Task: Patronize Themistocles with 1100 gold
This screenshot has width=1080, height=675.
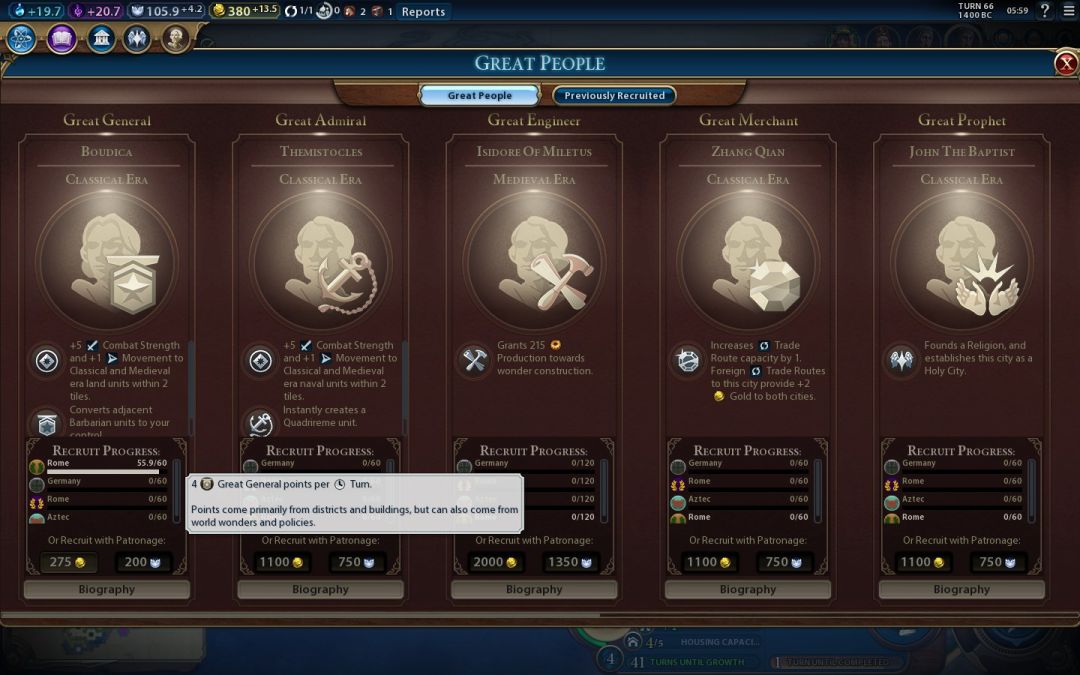Action: [282, 563]
